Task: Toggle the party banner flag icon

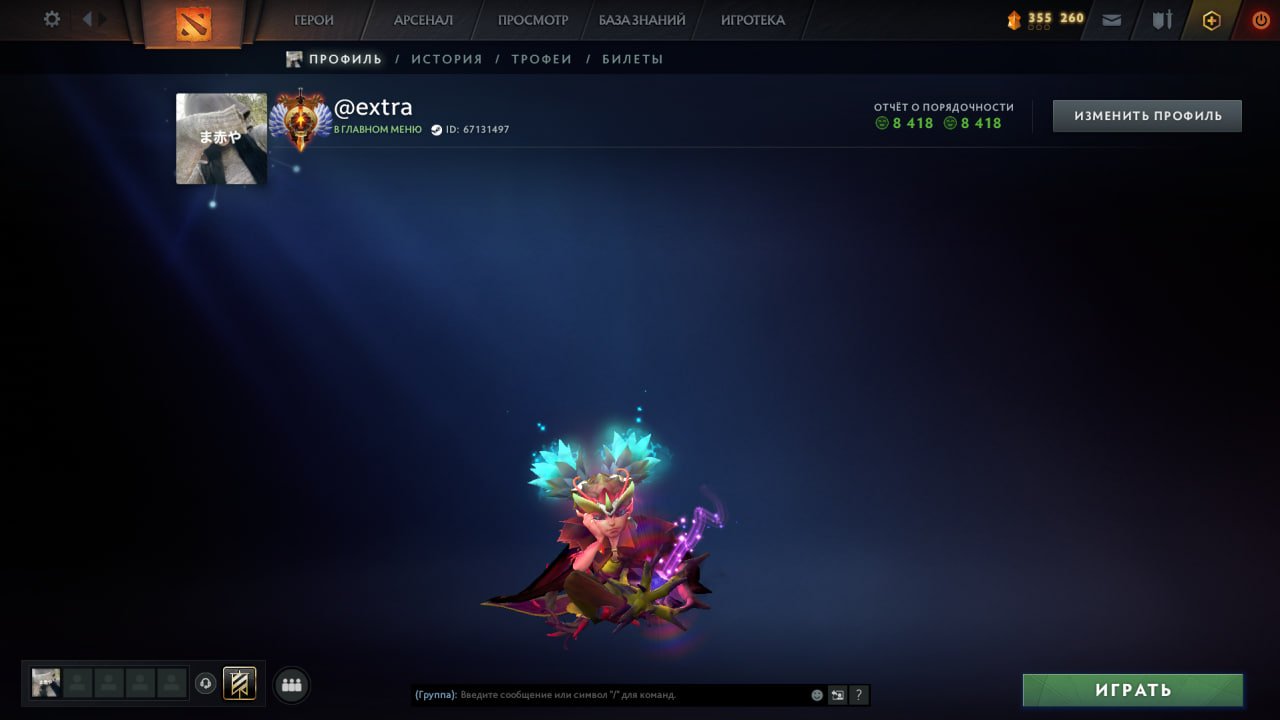Action: point(238,684)
